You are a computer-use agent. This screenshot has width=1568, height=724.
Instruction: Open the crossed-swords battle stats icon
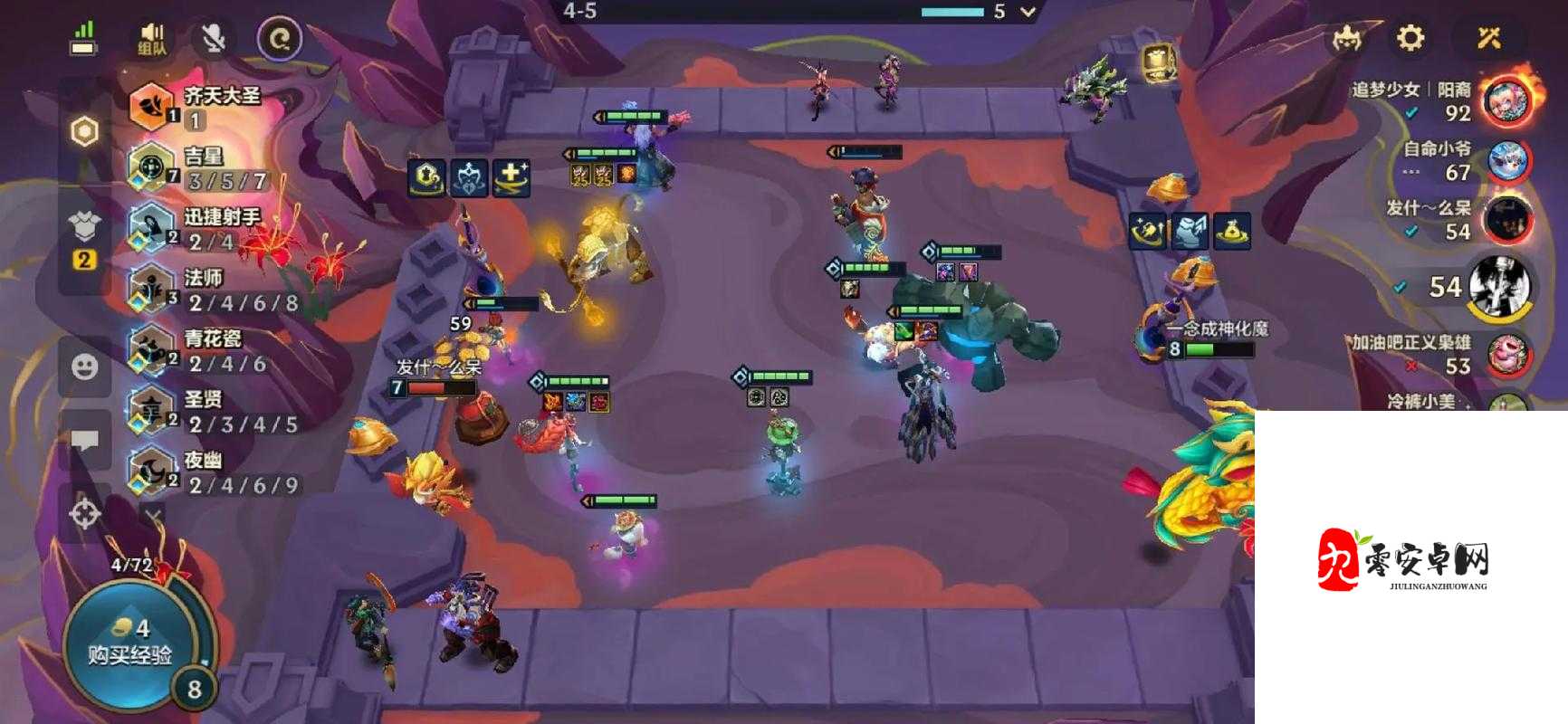click(1489, 38)
